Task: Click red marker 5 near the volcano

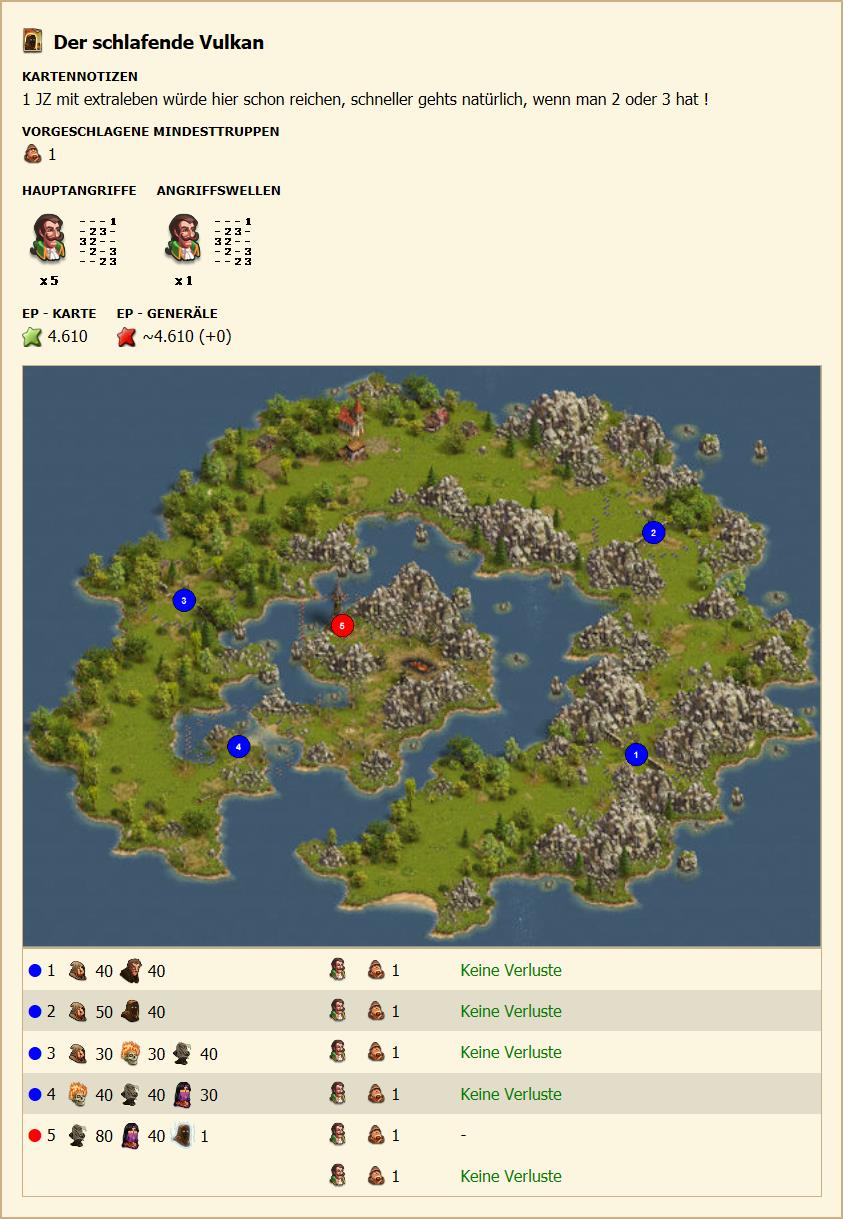Action: (x=342, y=626)
